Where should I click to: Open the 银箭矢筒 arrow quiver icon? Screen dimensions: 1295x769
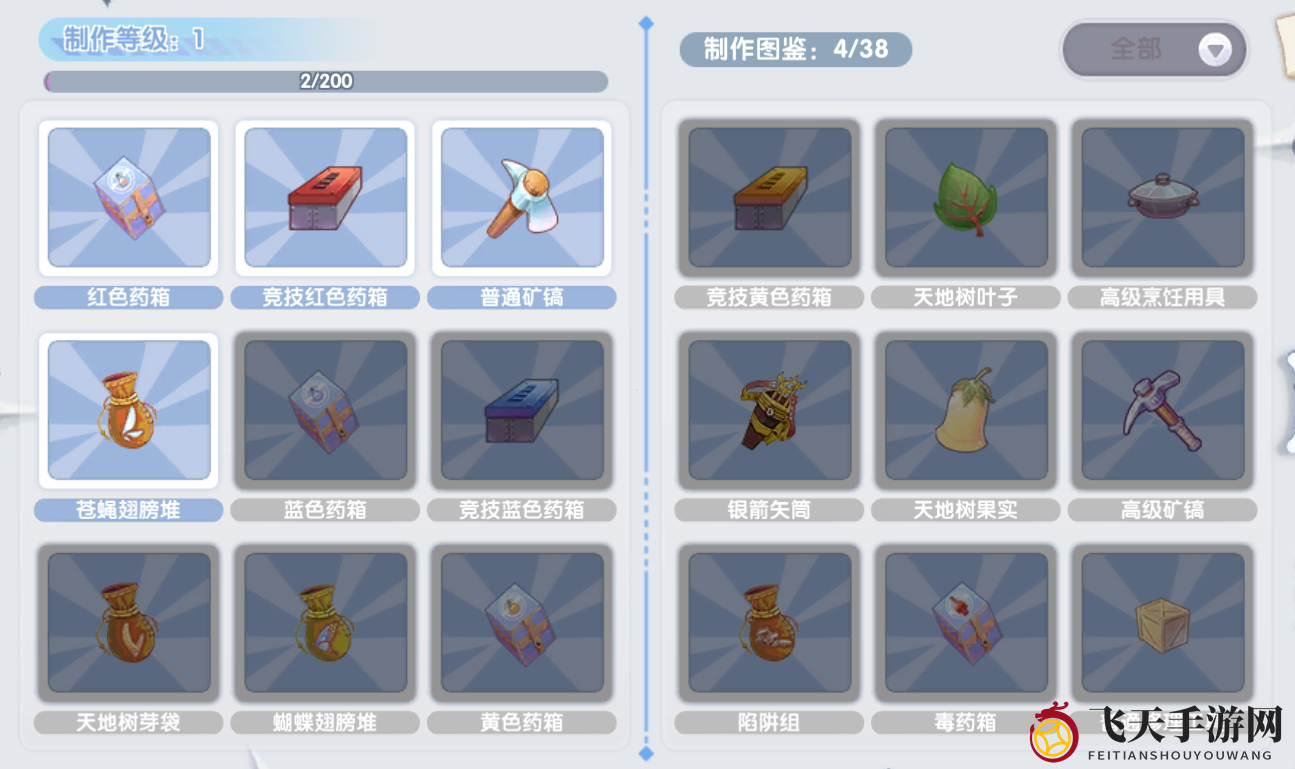tap(768, 410)
